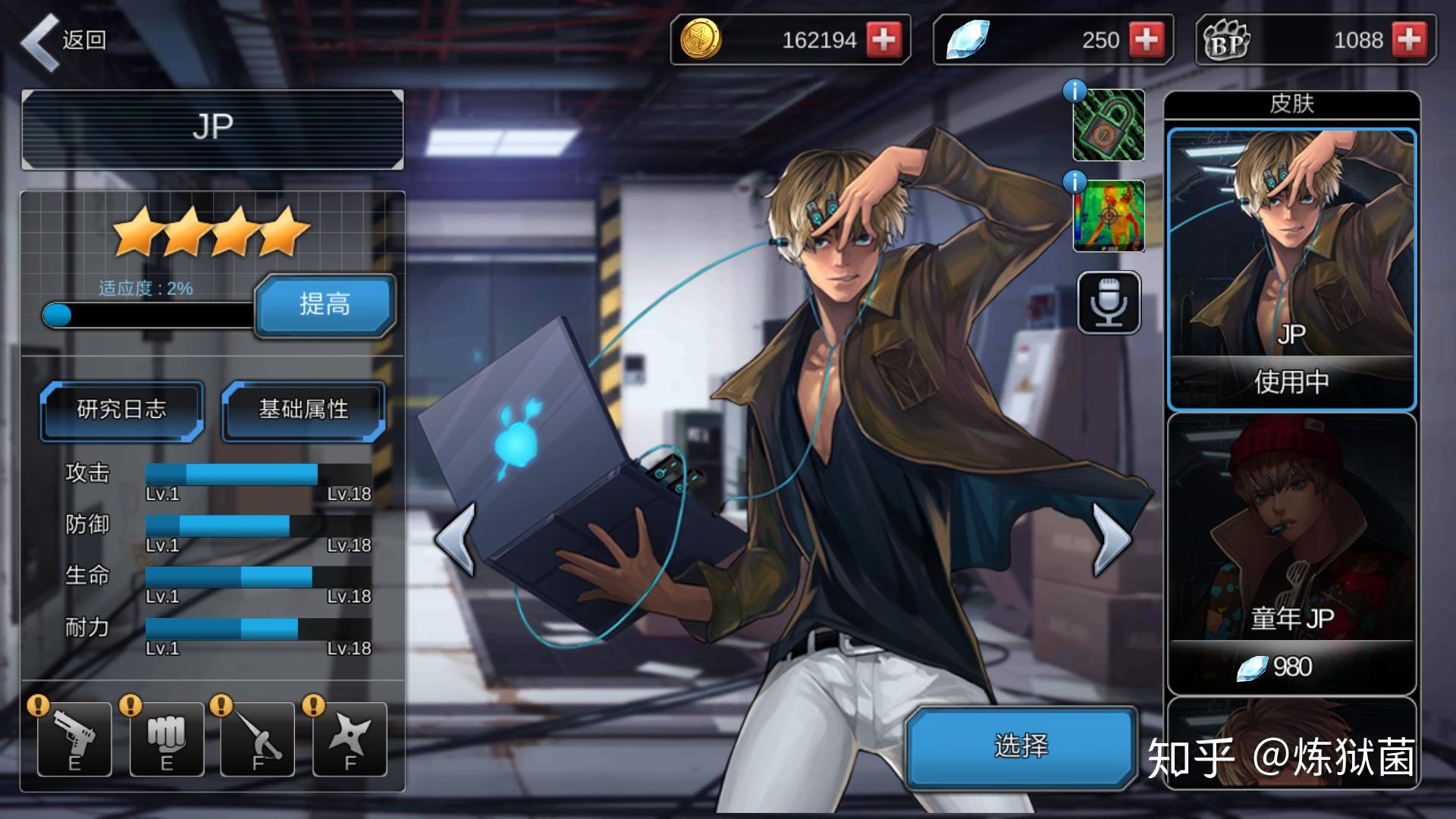Choose the shuriken throwing skill icon

click(350, 739)
